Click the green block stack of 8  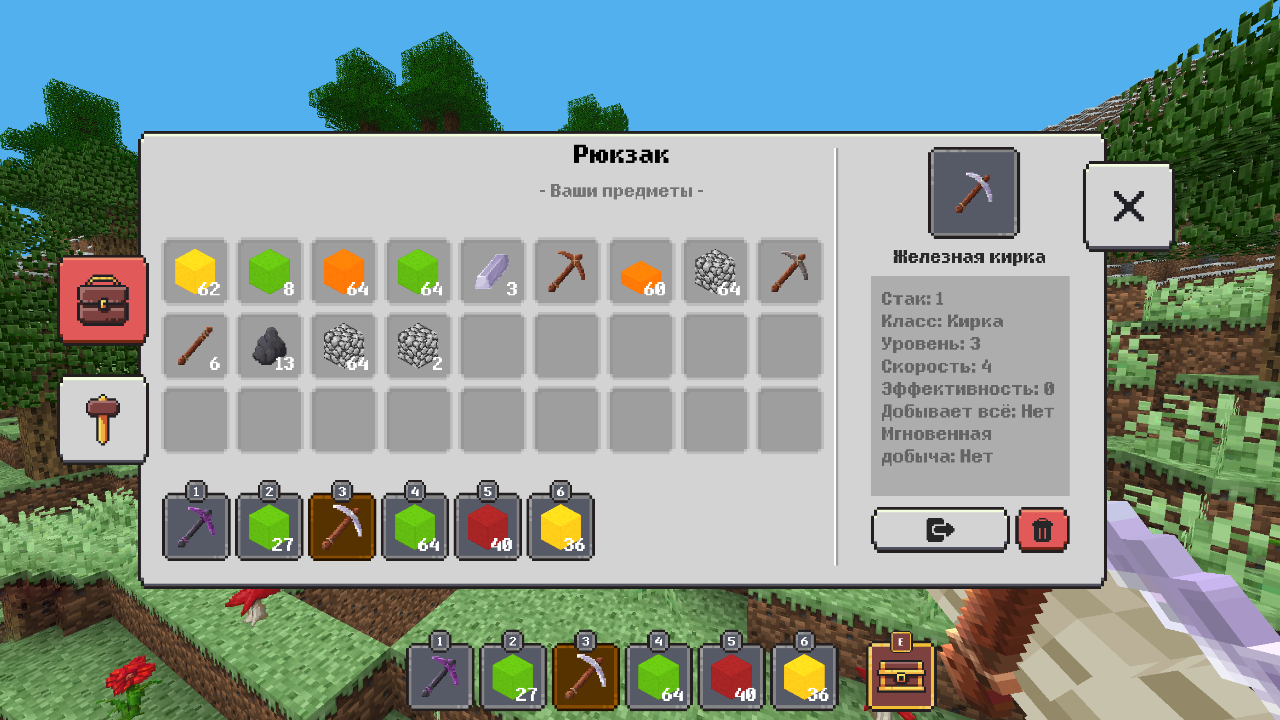coord(269,271)
